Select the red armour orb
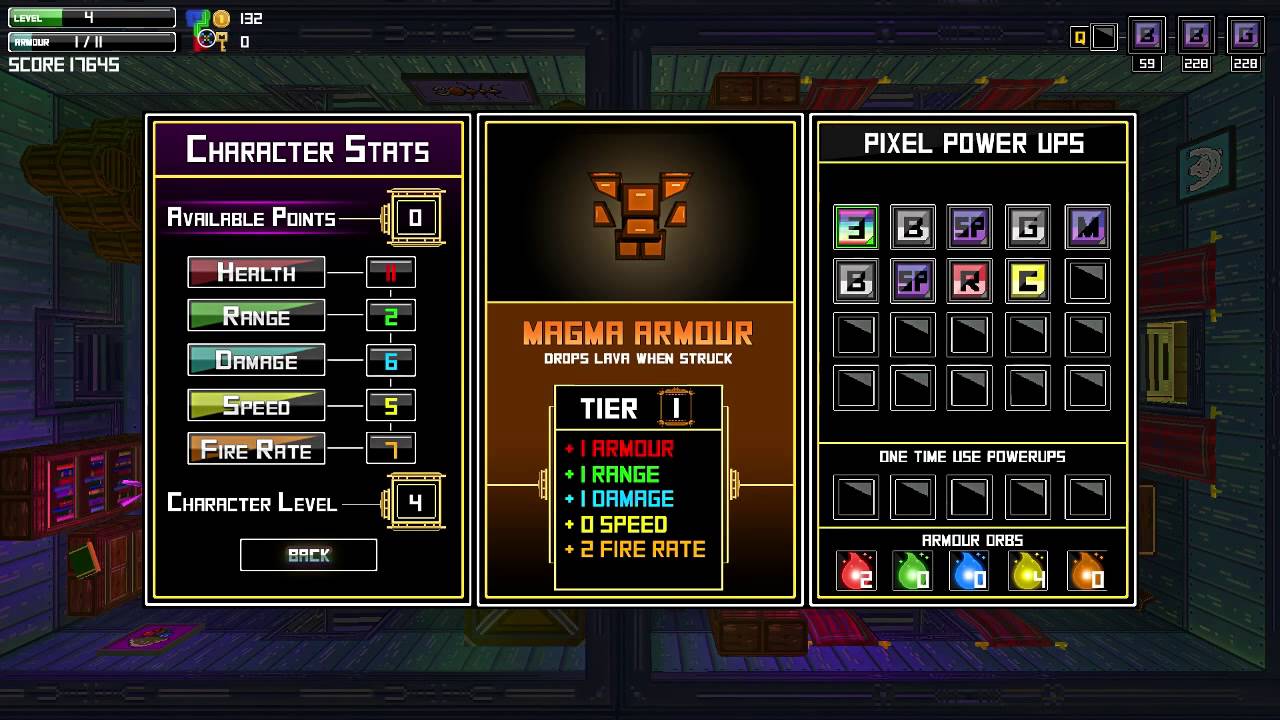 [856, 571]
